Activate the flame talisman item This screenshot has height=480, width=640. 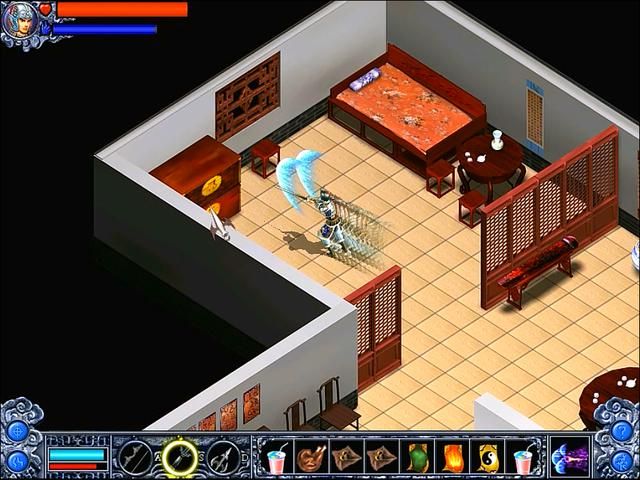click(451, 457)
